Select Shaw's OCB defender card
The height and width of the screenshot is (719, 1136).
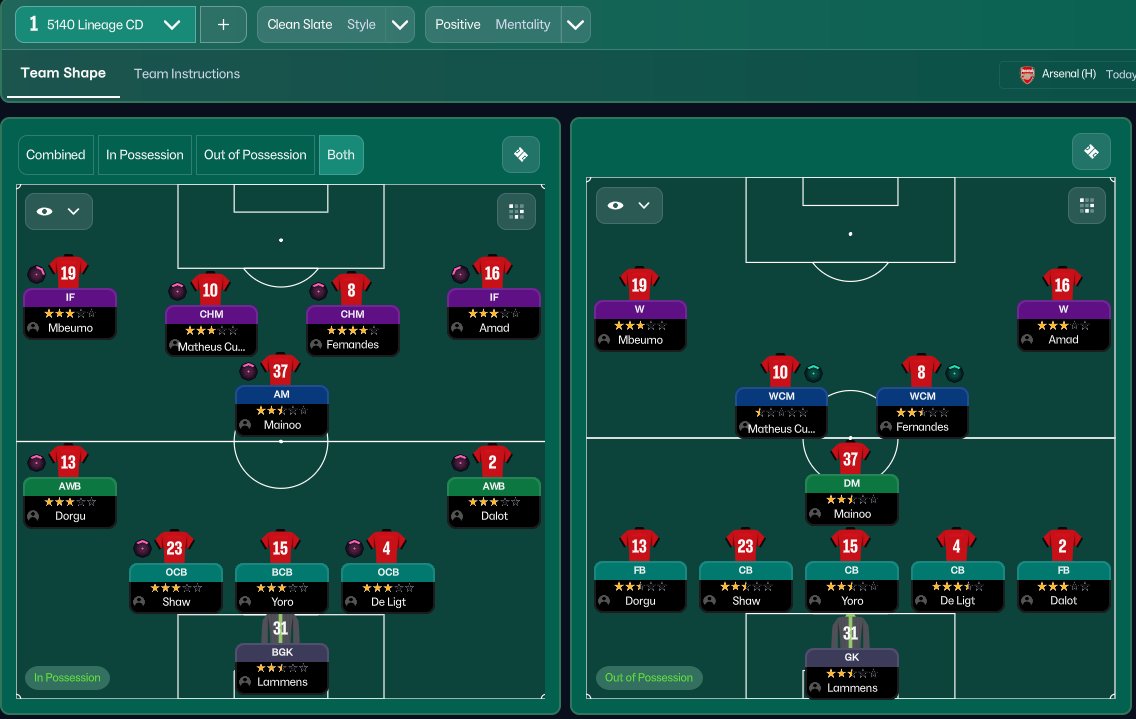click(176, 587)
